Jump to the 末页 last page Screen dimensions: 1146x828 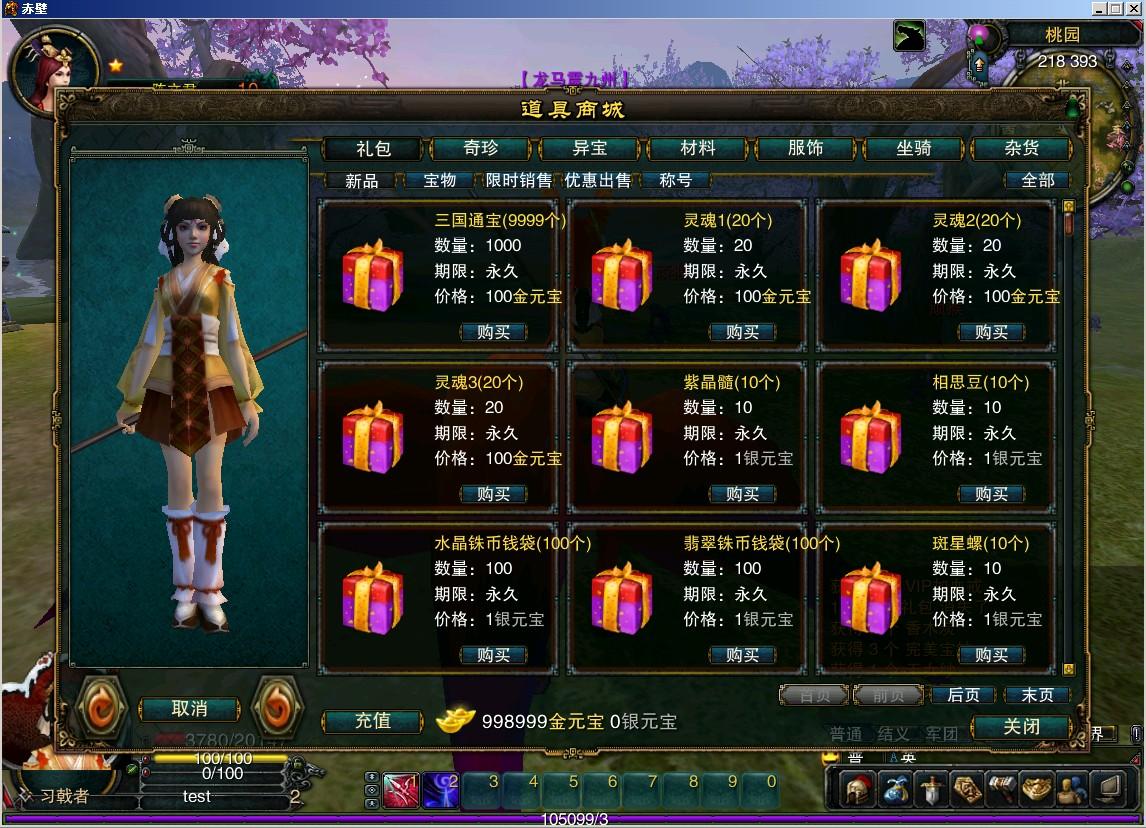1037,695
